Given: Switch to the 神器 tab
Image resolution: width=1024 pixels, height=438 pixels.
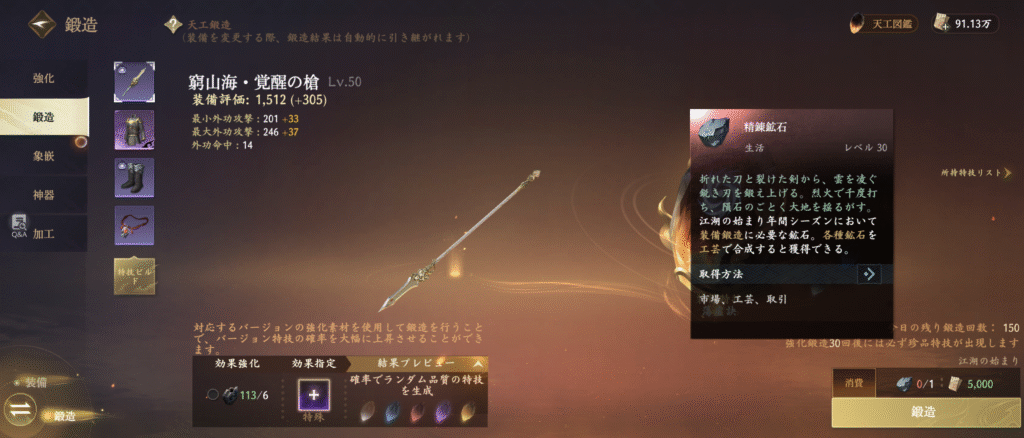Looking at the screenshot, I should [x=43, y=194].
